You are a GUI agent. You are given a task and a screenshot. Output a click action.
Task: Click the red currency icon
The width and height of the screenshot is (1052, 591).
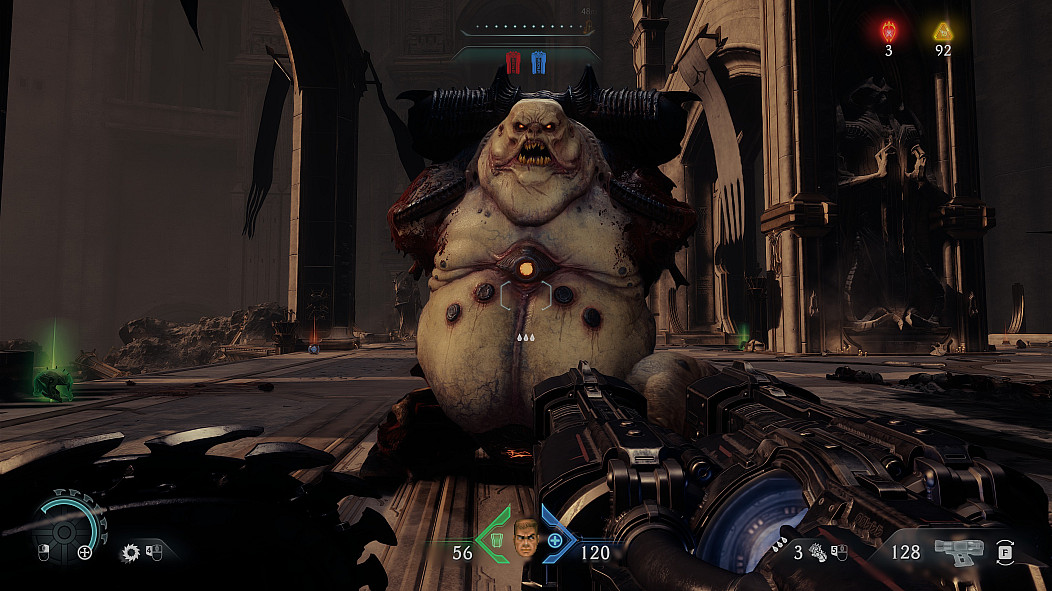click(x=889, y=31)
